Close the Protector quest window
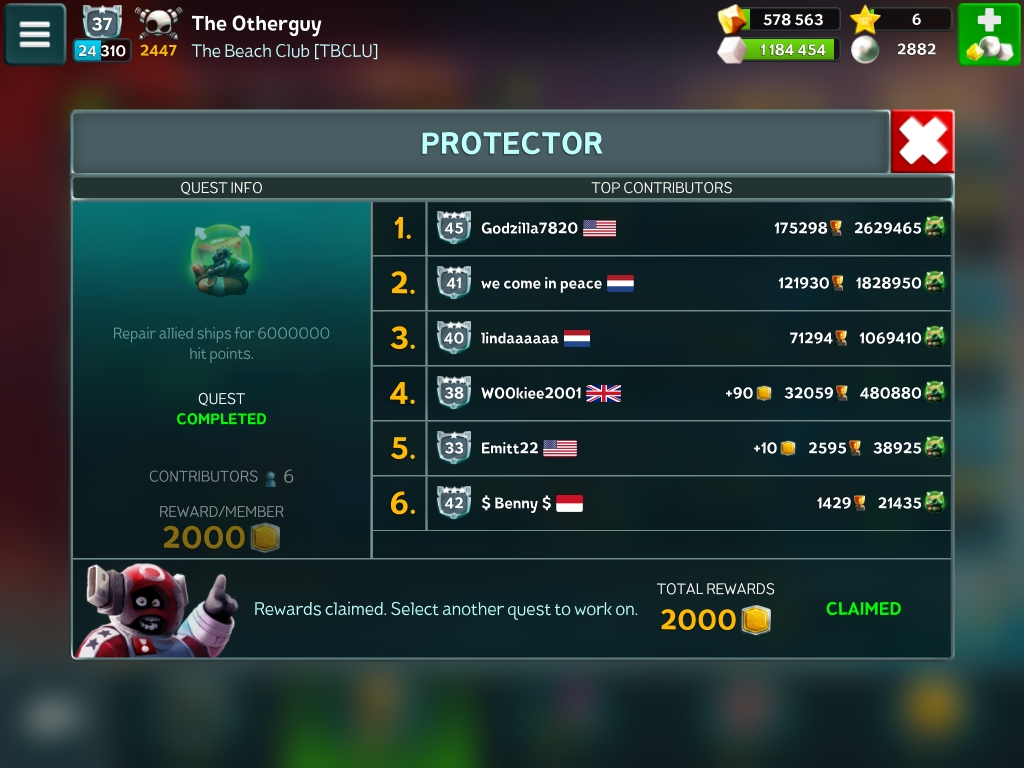This screenshot has height=768, width=1024. [922, 142]
